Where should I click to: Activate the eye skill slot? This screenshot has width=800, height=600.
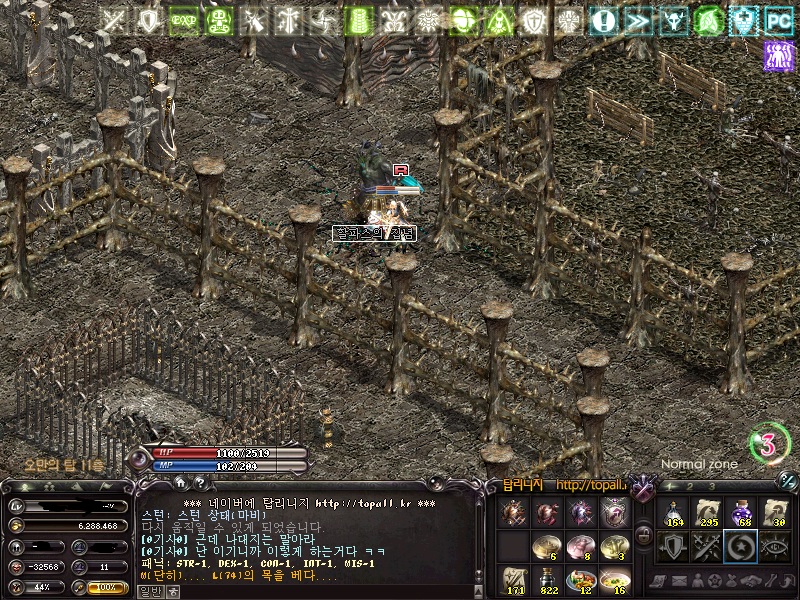click(x=775, y=547)
